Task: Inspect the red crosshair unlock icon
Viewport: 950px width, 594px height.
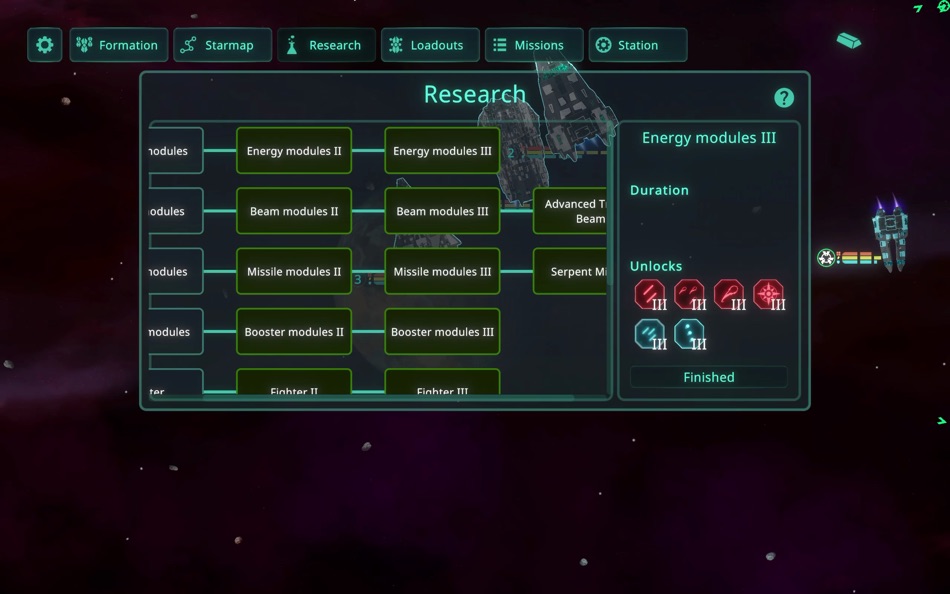Action: pyautogui.click(x=769, y=295)
